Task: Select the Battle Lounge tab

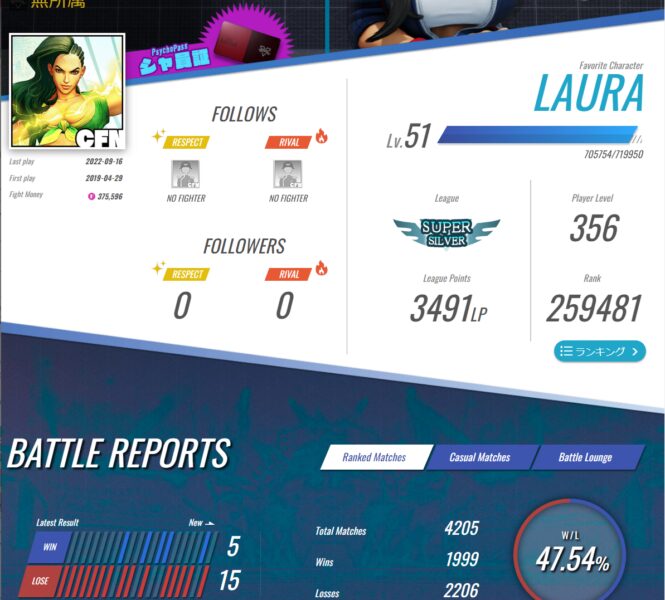Action: (585, 457)
